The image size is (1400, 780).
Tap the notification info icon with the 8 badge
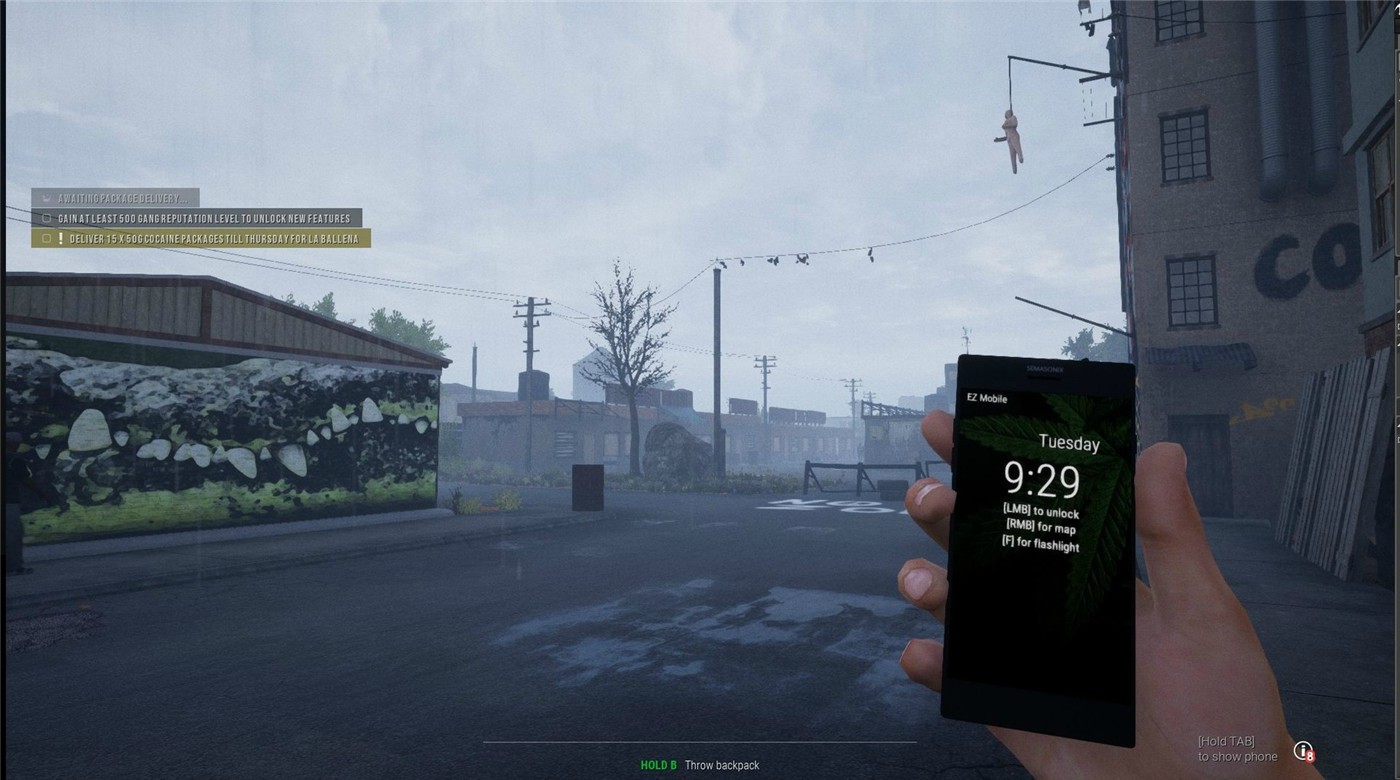coord(1303,748)
